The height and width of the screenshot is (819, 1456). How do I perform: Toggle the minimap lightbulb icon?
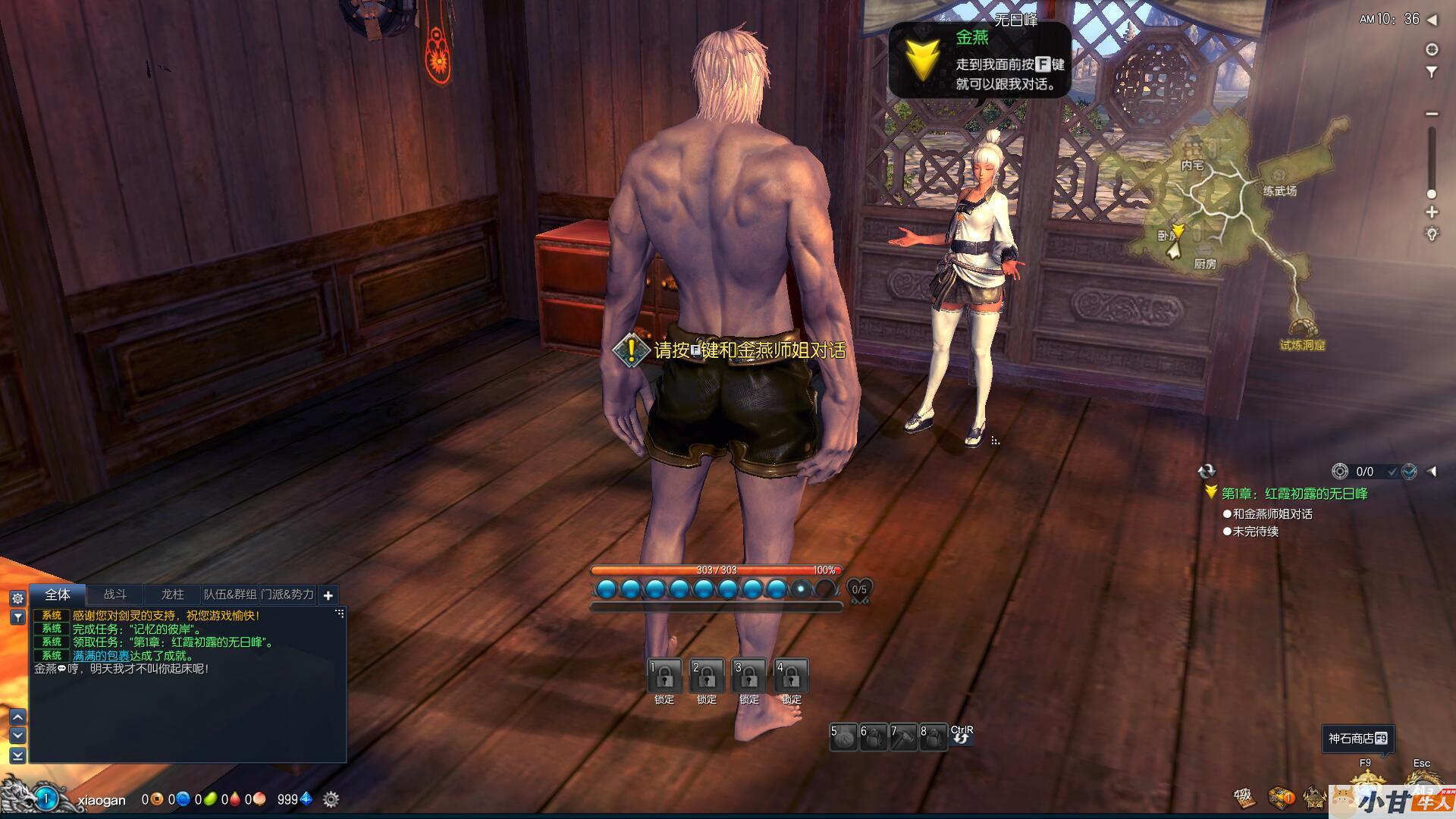(x=1432, y=234)
